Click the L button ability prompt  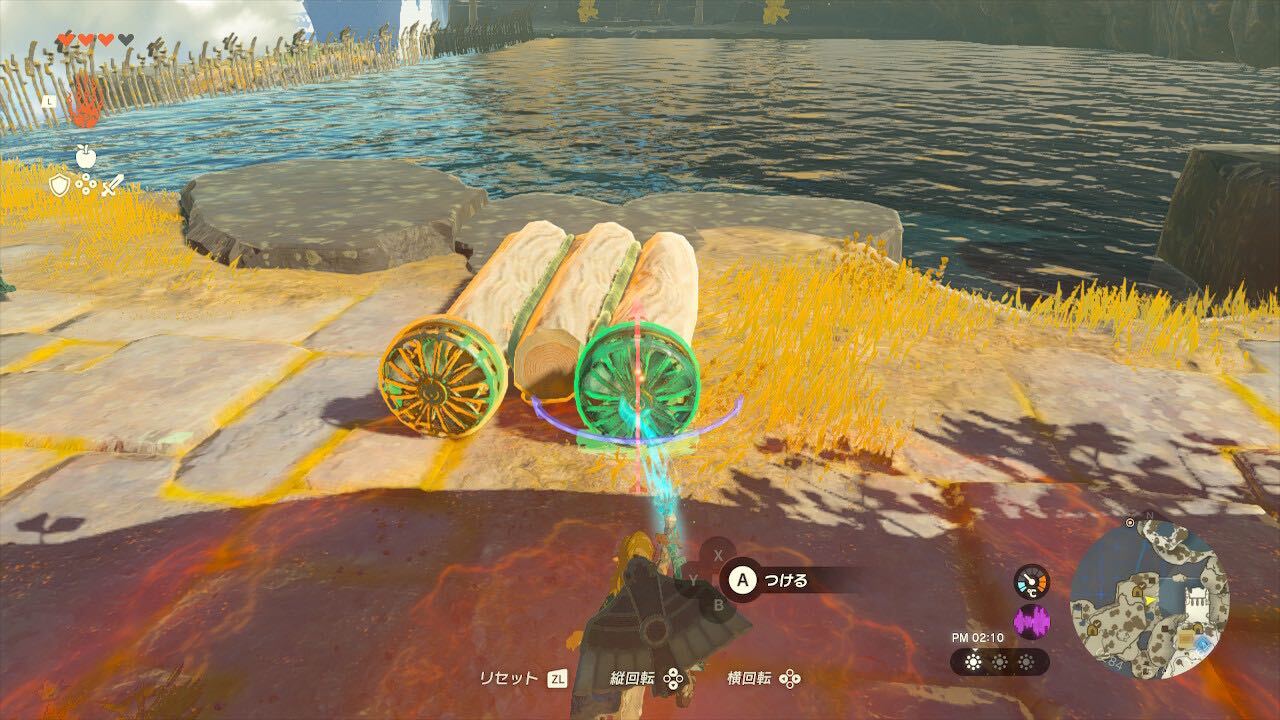[x=49, y=101]
